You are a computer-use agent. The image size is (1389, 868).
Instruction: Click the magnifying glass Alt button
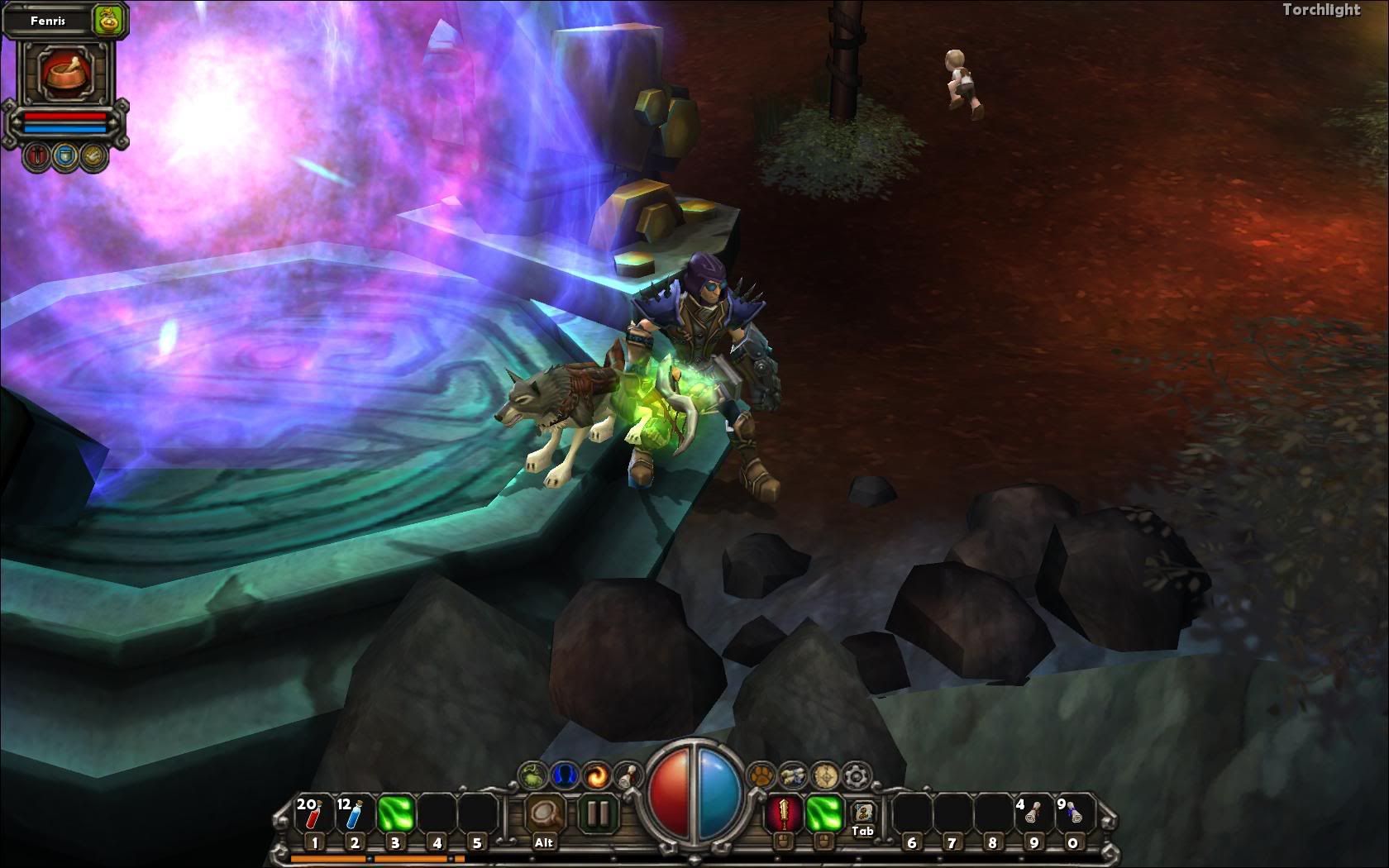(x=545, y=814)
